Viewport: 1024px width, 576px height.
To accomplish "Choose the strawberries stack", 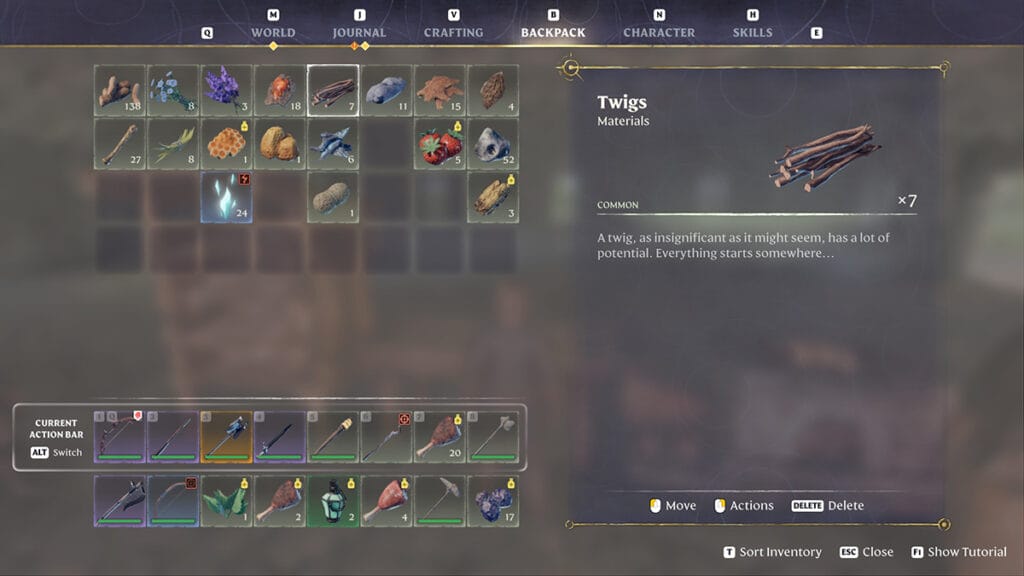I will 440,144.
